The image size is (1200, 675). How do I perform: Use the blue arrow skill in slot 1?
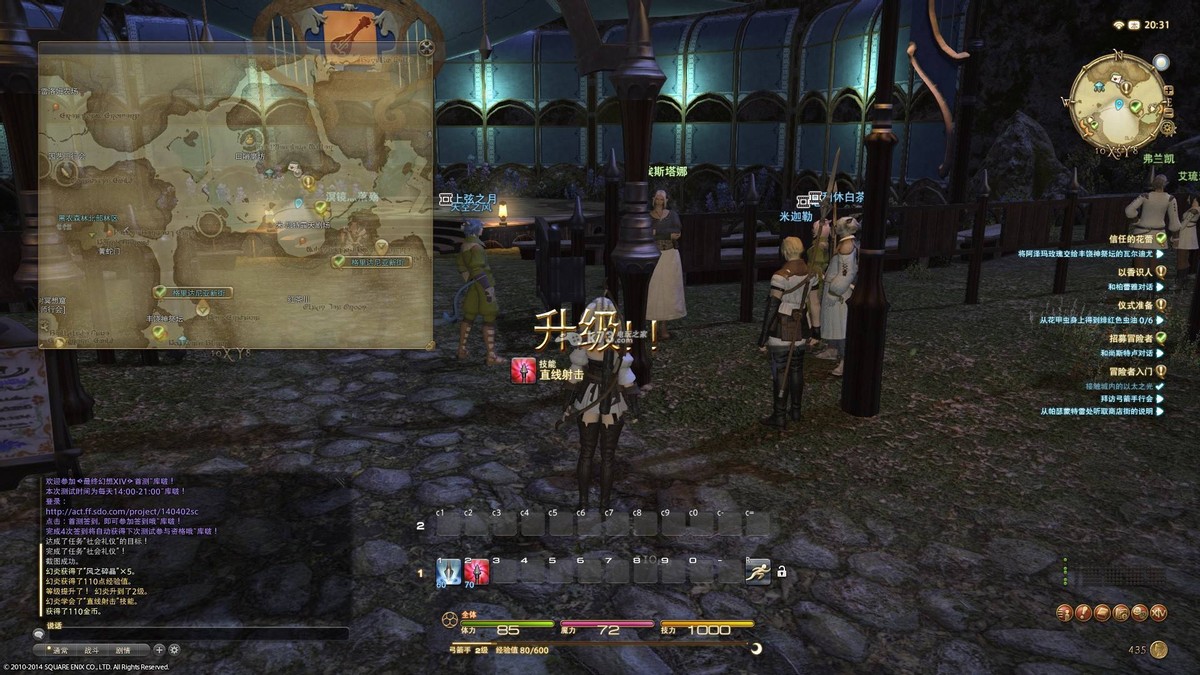click(x=449, y=571)
